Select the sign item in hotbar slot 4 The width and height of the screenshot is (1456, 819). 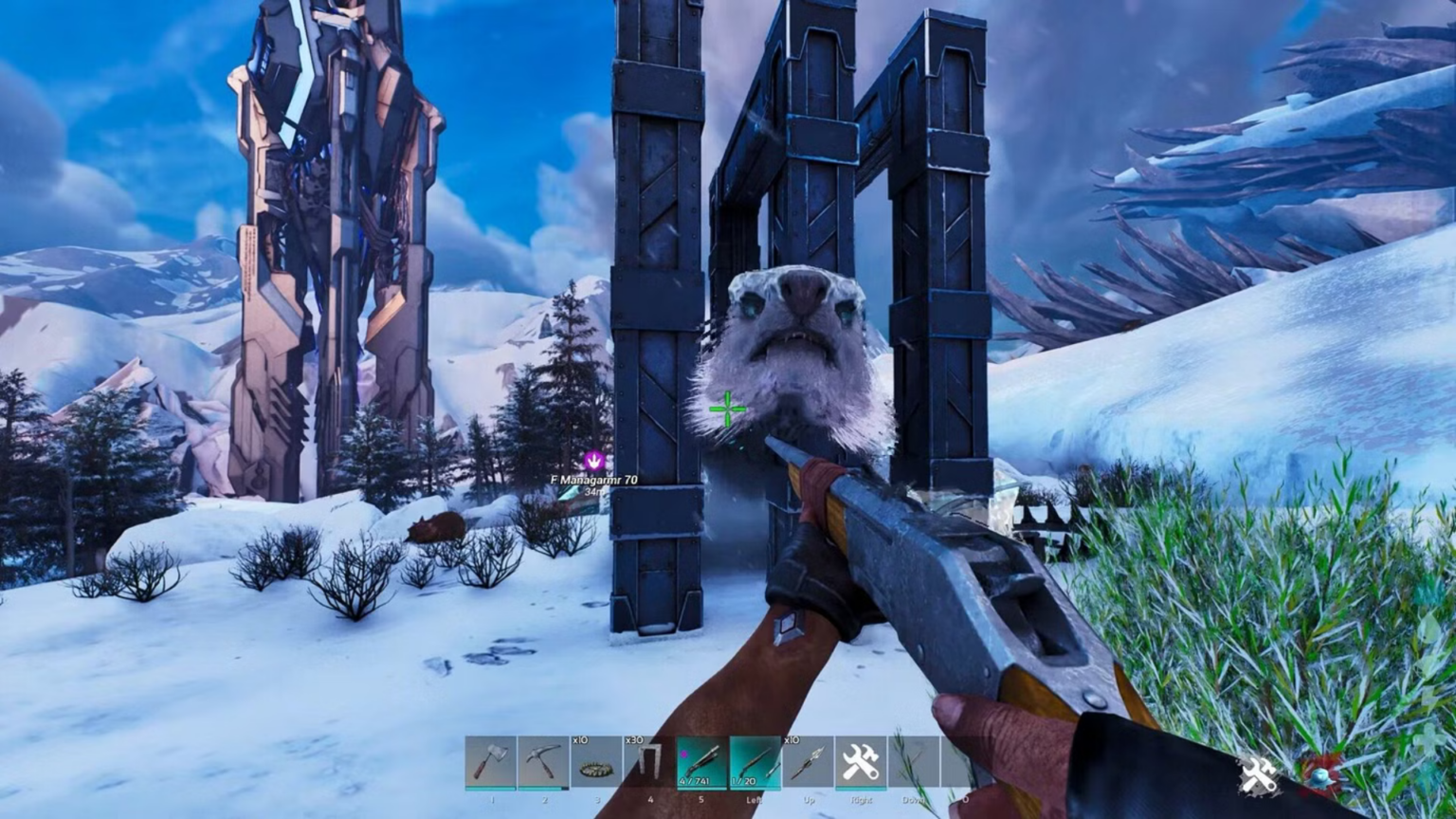pyautogui.click(x=650, y=763)
